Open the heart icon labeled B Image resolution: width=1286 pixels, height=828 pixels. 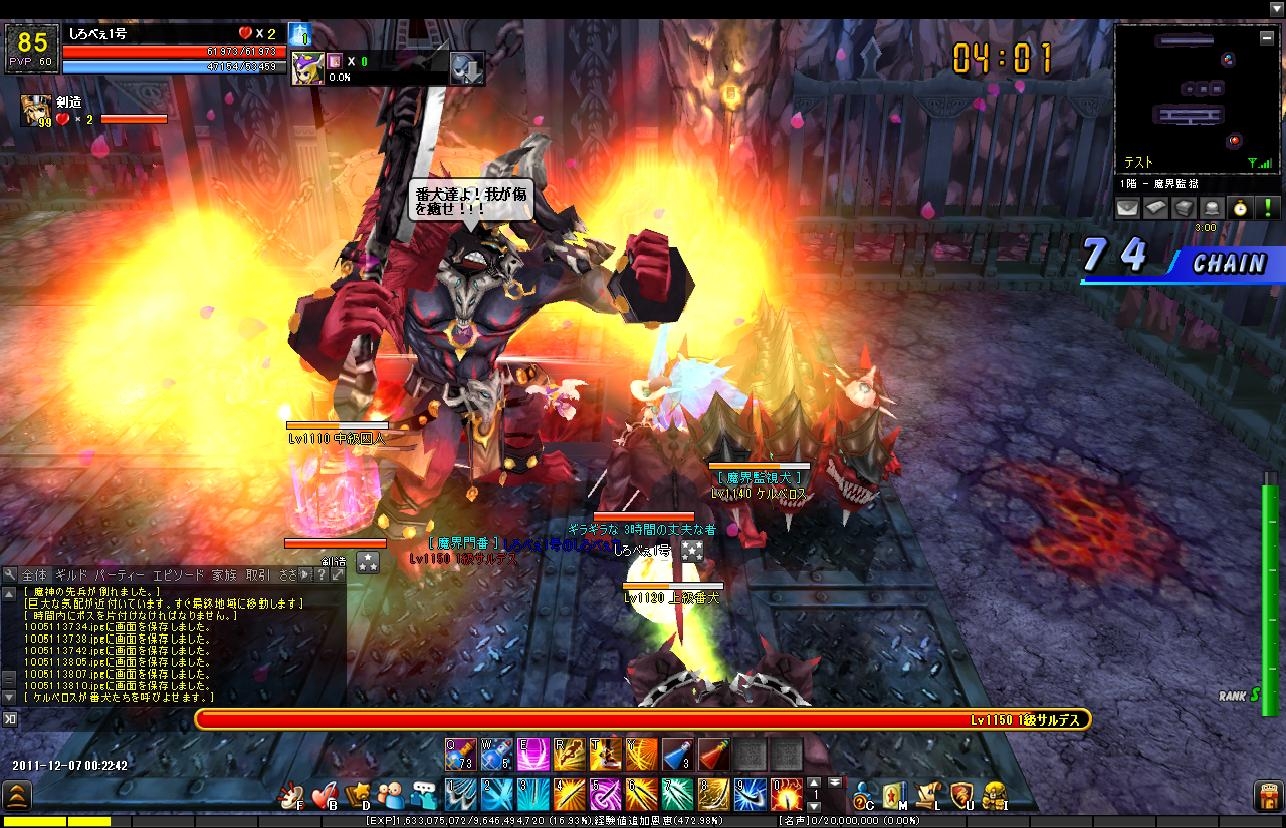coord(323,795)
